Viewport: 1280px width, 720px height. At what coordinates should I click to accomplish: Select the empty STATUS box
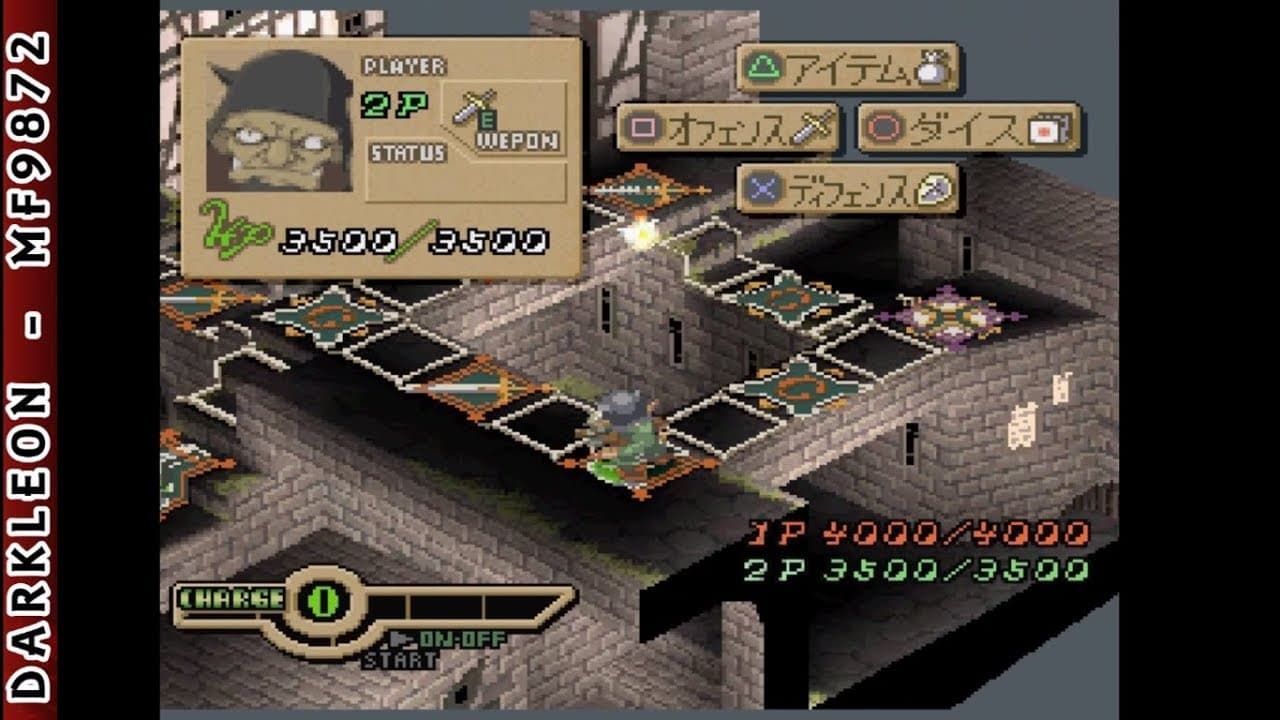[x=466, y=182]
